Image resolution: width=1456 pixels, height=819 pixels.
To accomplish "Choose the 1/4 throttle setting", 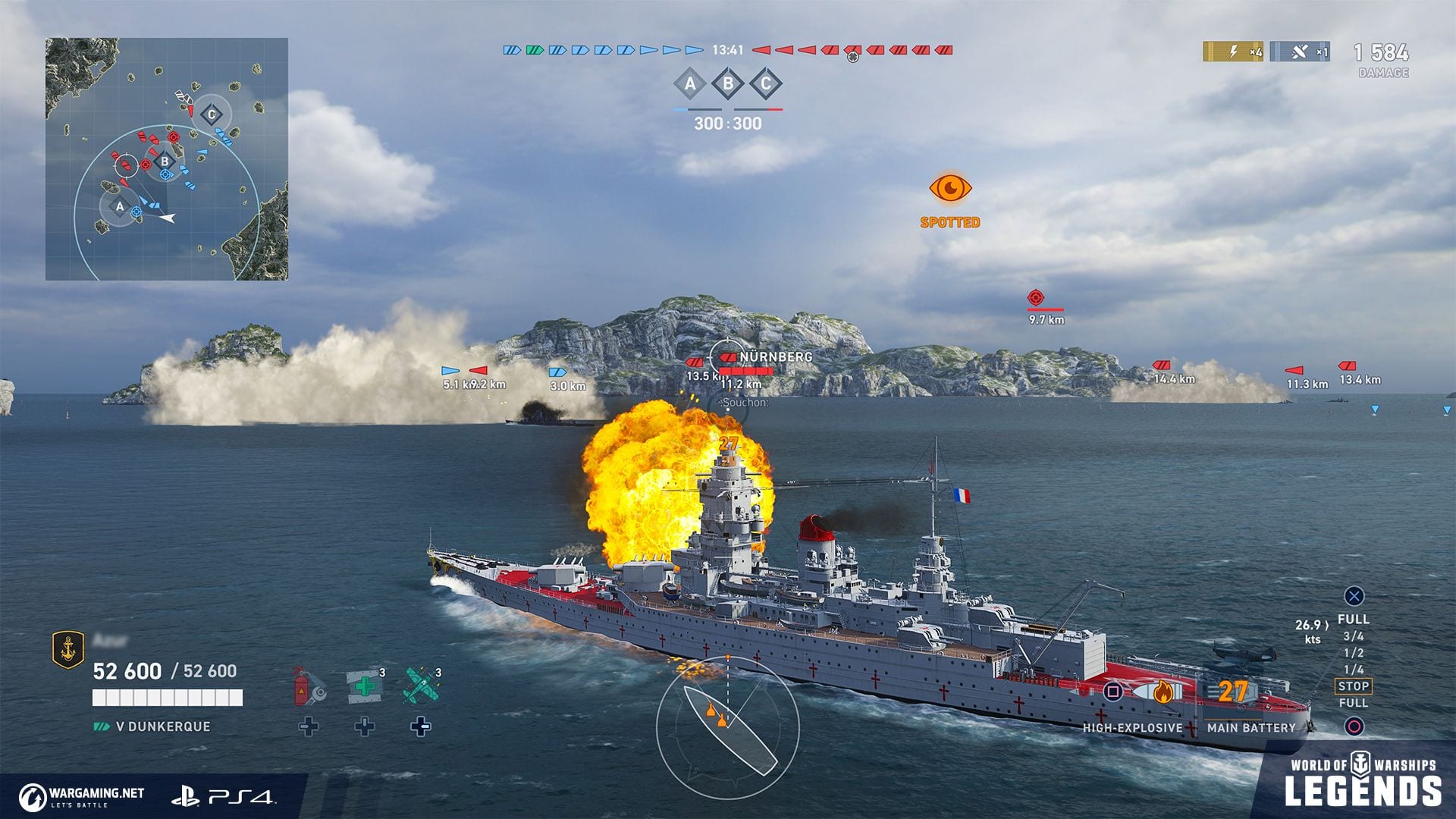I will (1353, 670).
